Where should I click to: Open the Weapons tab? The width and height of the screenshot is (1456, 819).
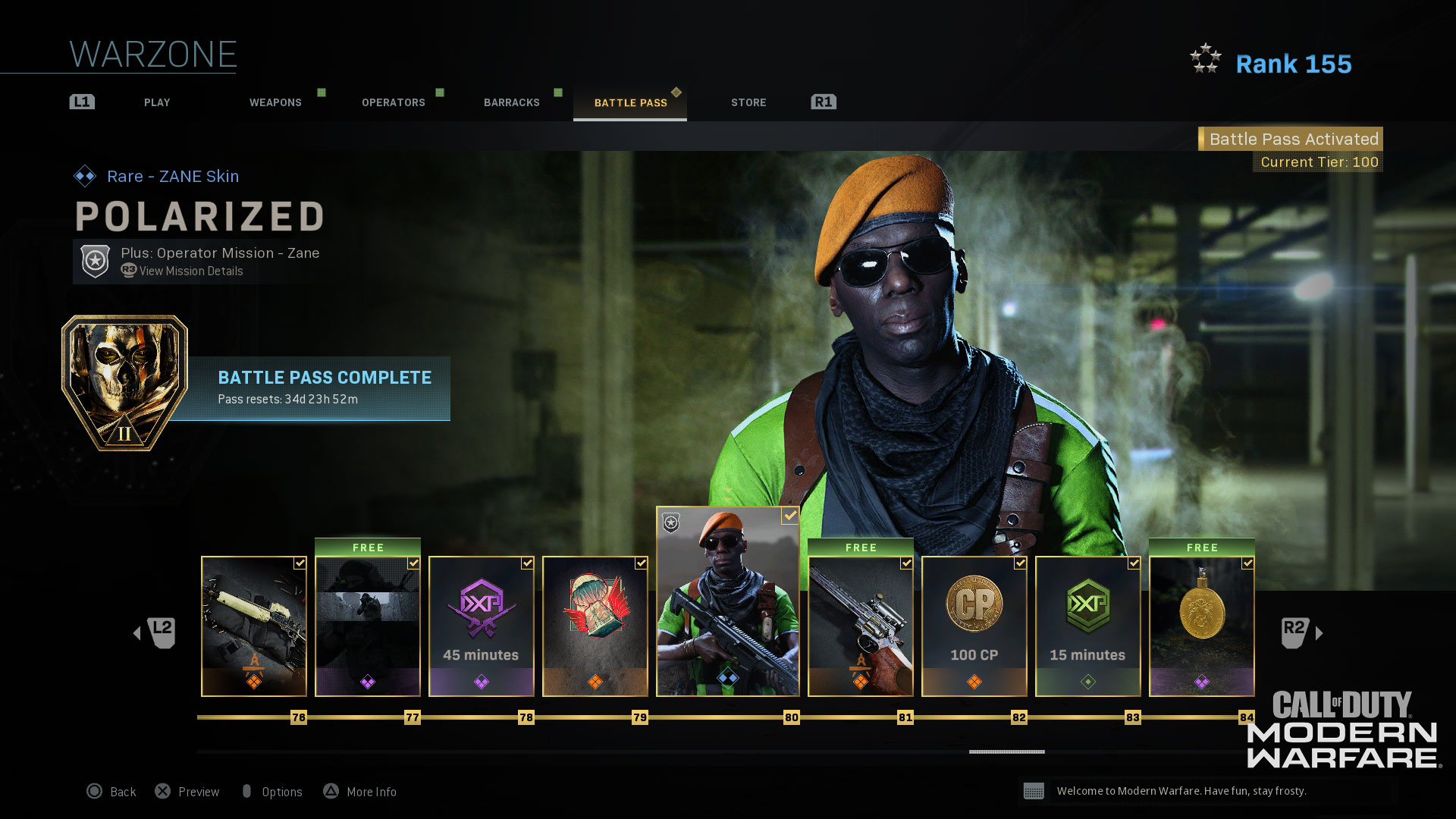275,102
